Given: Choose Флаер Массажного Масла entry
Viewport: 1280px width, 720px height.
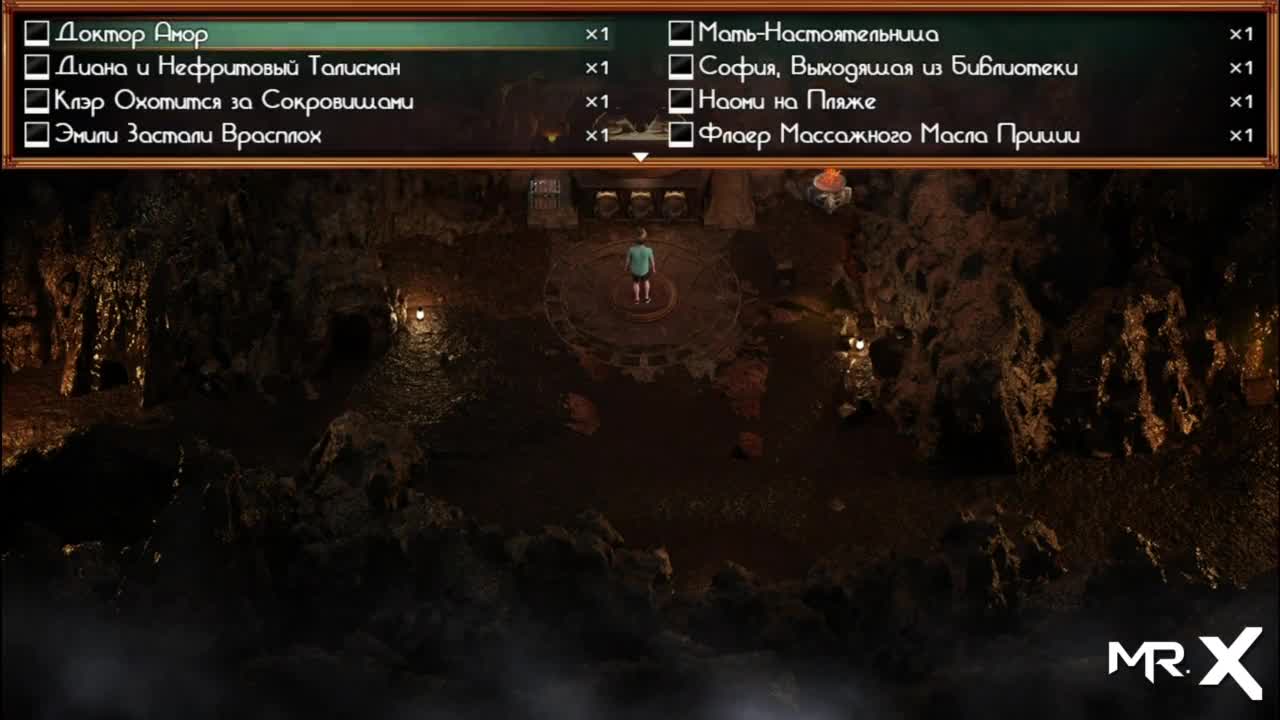Looking at the screenshot, I should pos(888,136).
